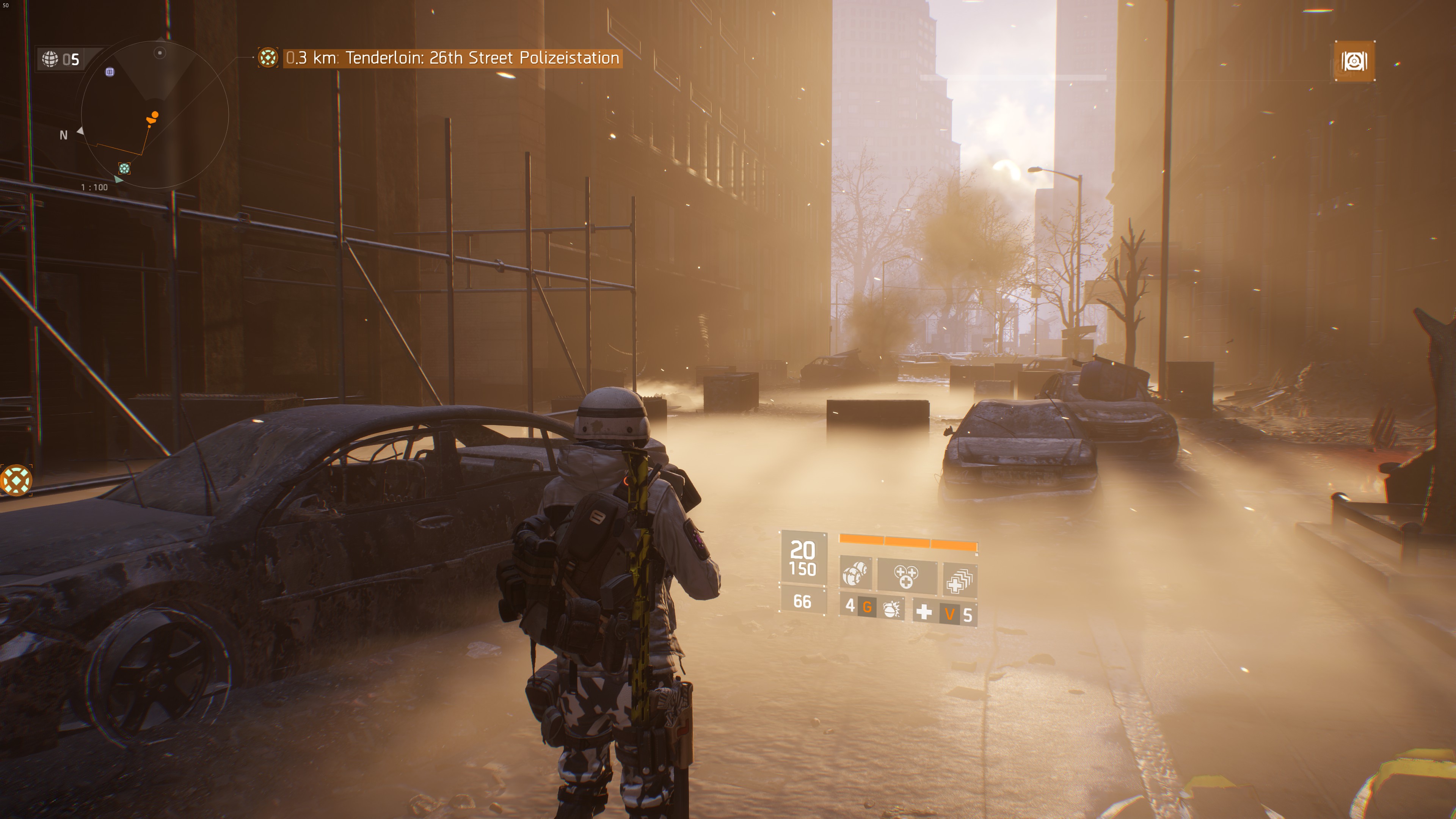Click the orange mission waypoint marker at the screen edge

coord(16,480)
